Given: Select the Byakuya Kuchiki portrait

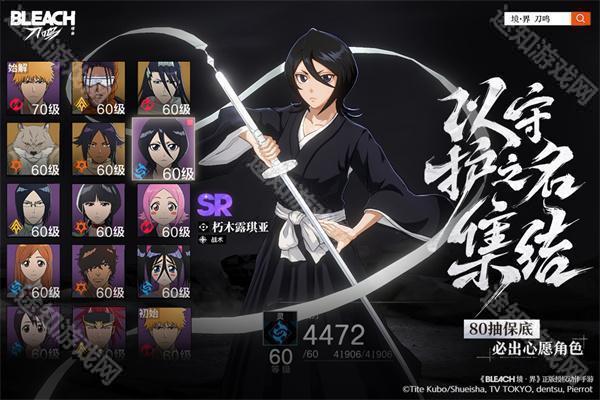Looking at the screenshot, I should tap(163, 86).
